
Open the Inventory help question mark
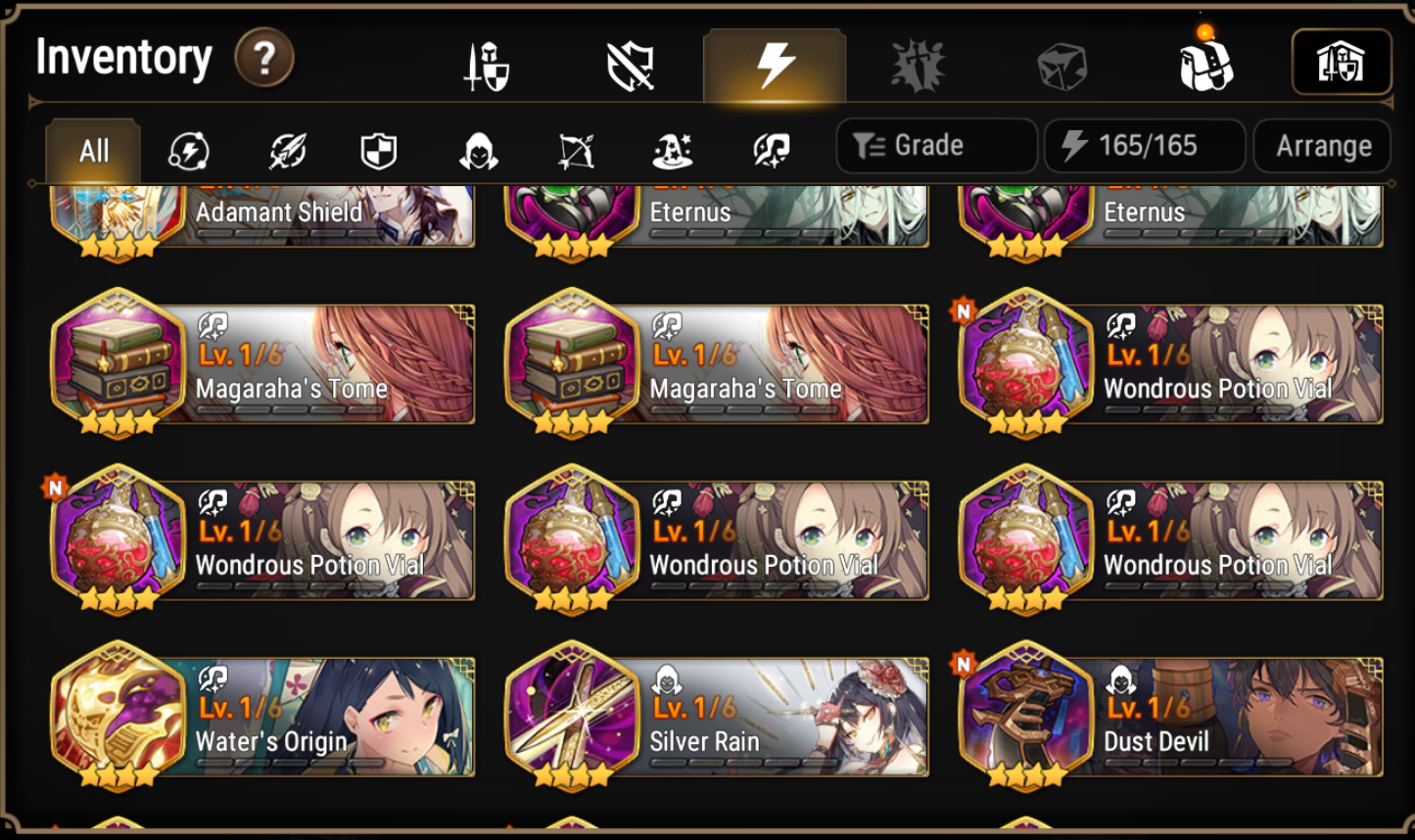(264, 59)
